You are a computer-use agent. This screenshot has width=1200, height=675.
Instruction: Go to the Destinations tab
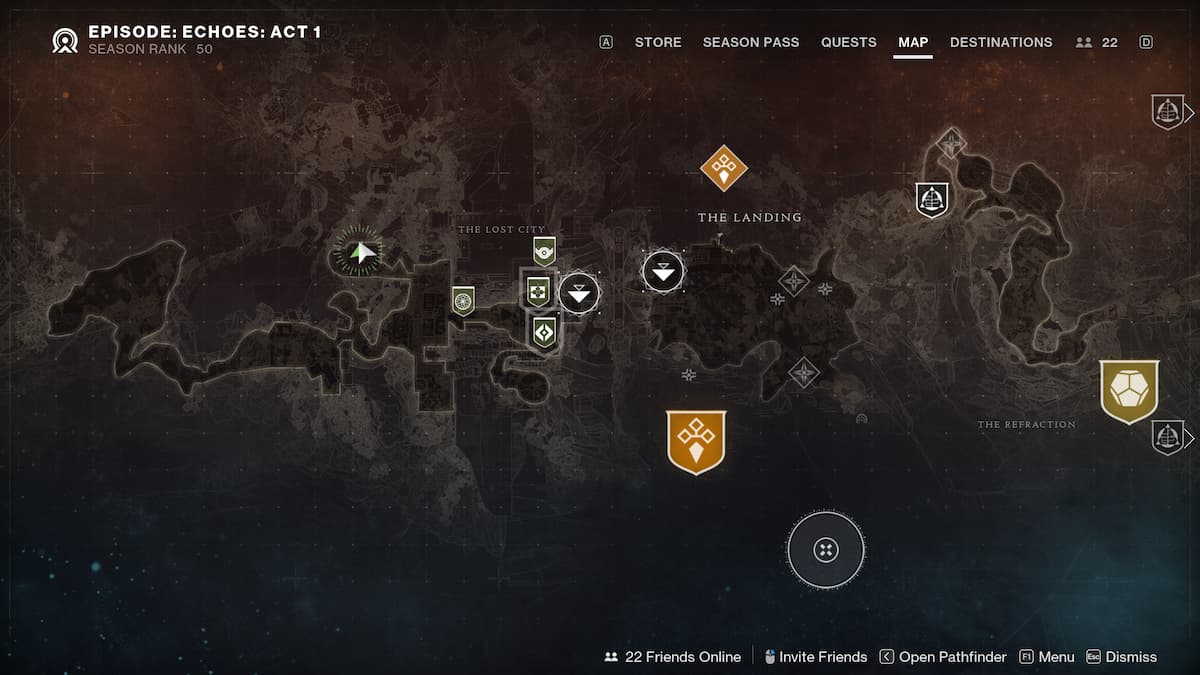(1000, 42)
